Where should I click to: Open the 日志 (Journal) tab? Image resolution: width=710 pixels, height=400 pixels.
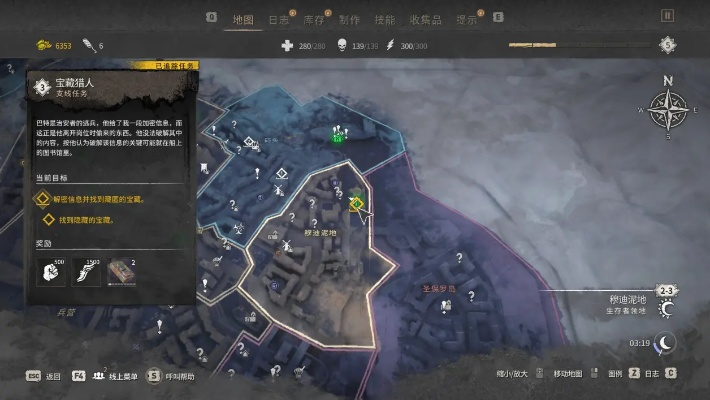[279, 19]
